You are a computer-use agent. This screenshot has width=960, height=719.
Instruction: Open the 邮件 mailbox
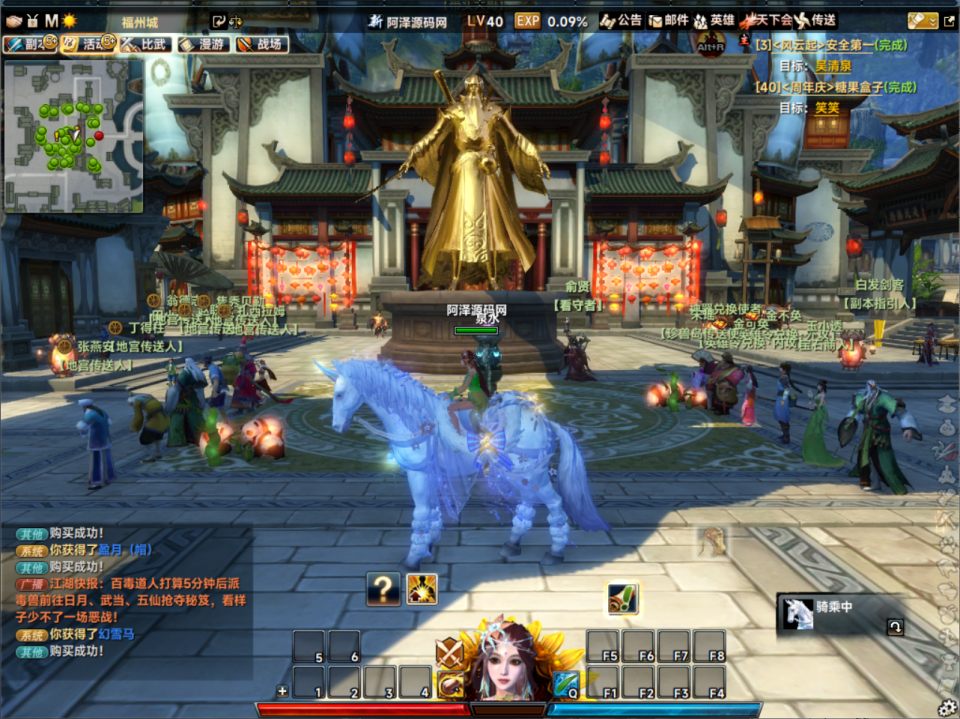click(x=668, y=20)
